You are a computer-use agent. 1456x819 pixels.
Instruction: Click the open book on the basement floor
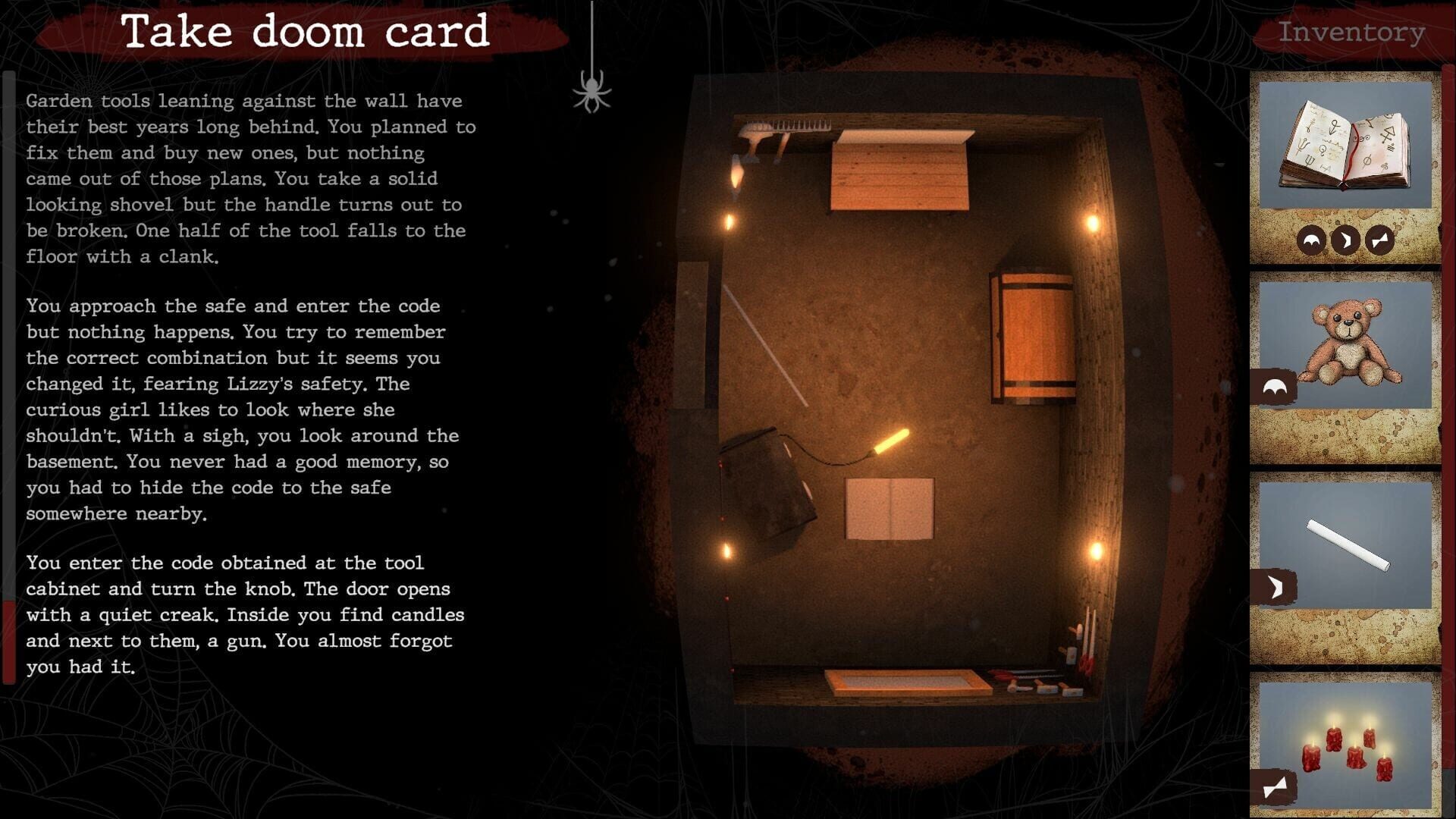pos(891,508)
